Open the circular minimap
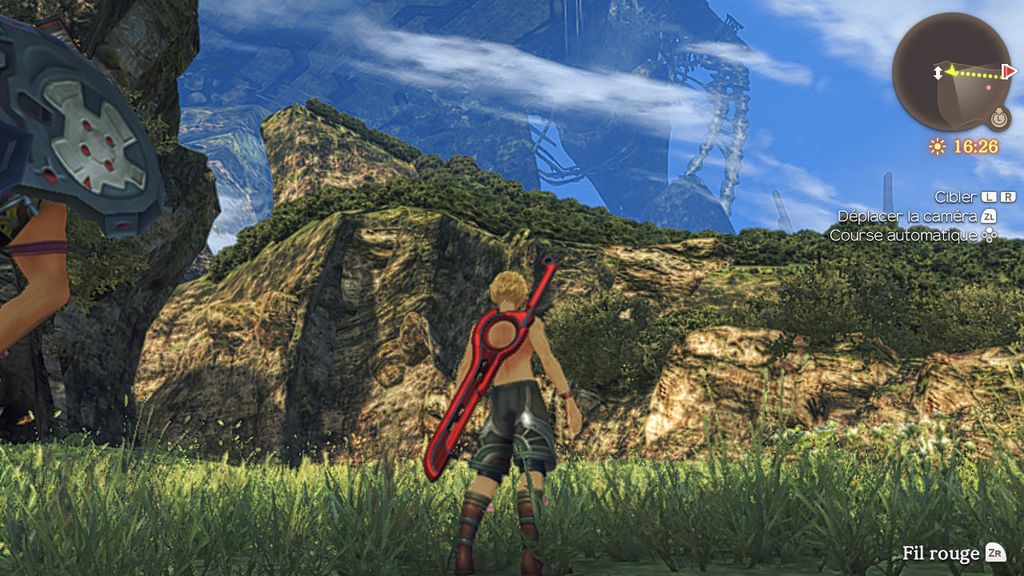Screen dimensions: 1024x576 coord(952,72)
